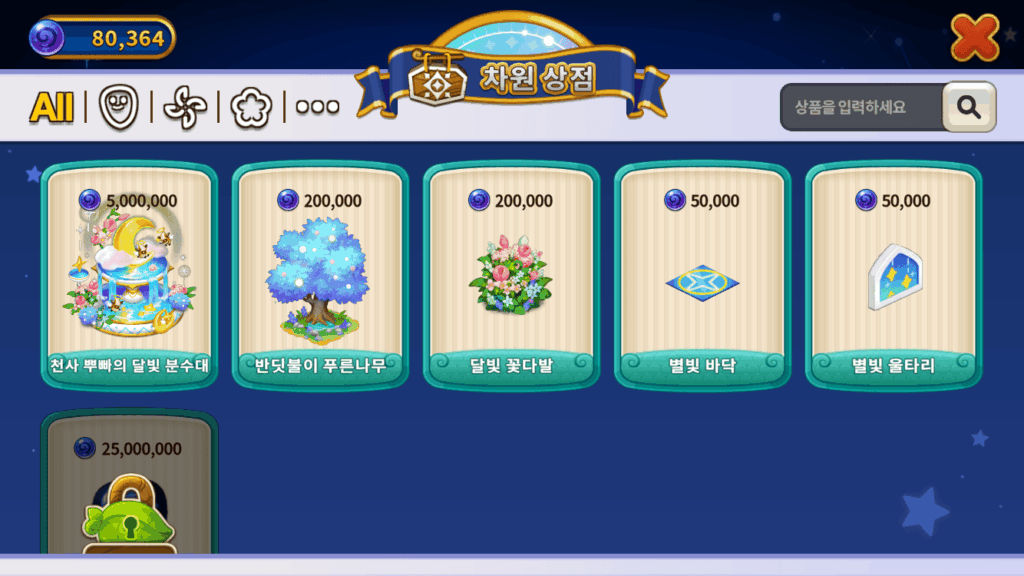Select the 5,000,000 moonlight fountain item
The image size is (1024, 576).
pyautogui.click(x=129, y=275)
